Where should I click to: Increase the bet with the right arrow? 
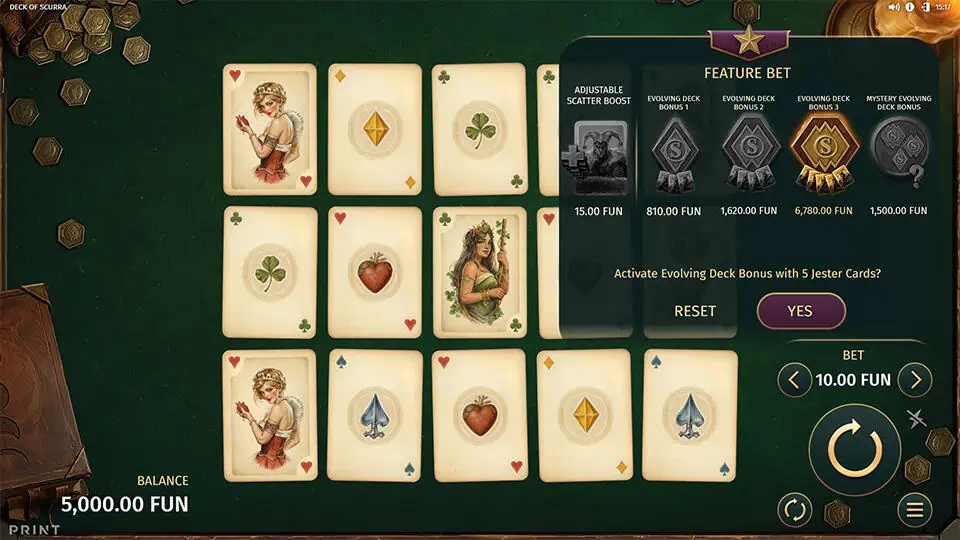914,380
